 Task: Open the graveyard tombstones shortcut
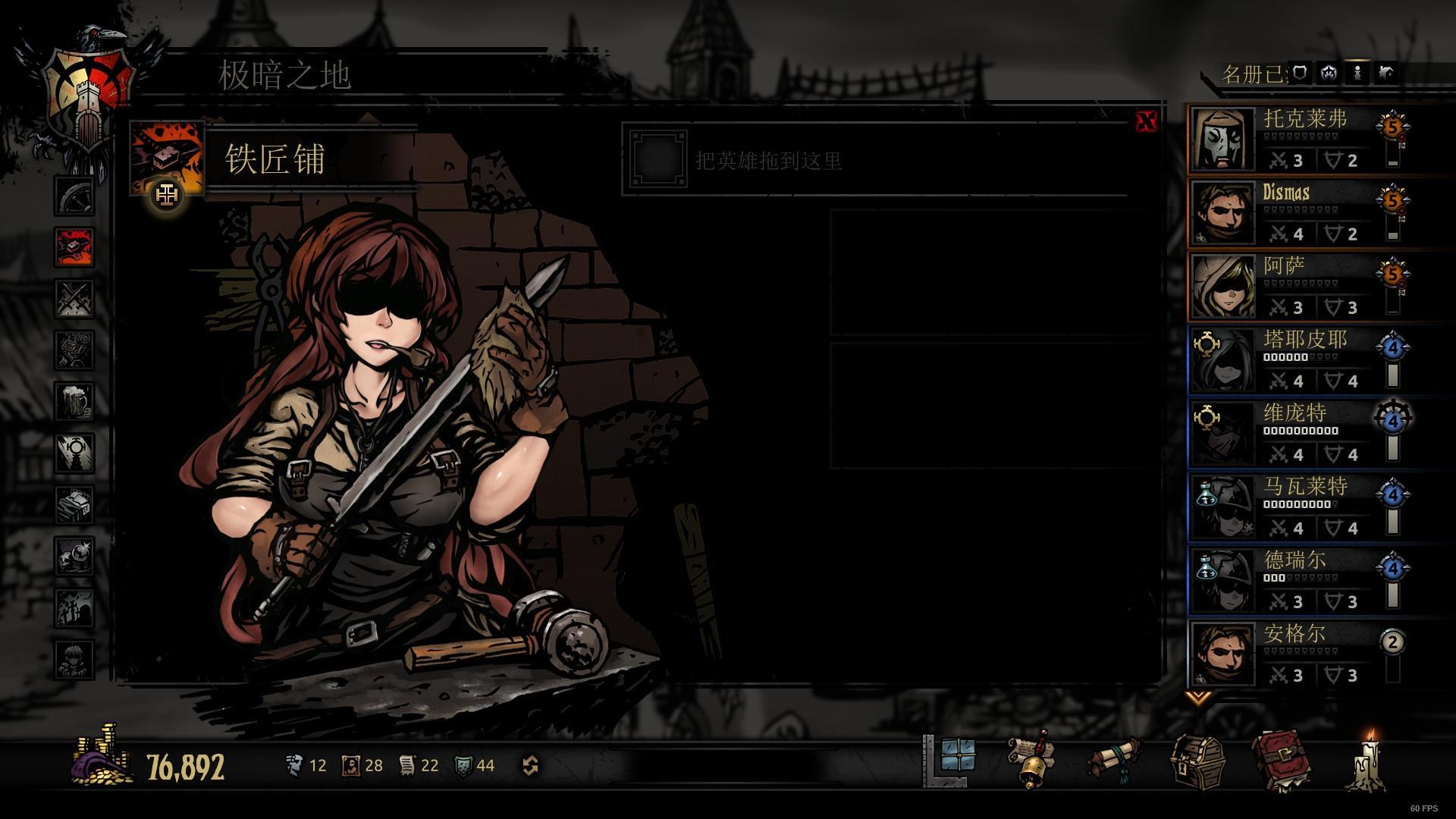tap(74, 607)
